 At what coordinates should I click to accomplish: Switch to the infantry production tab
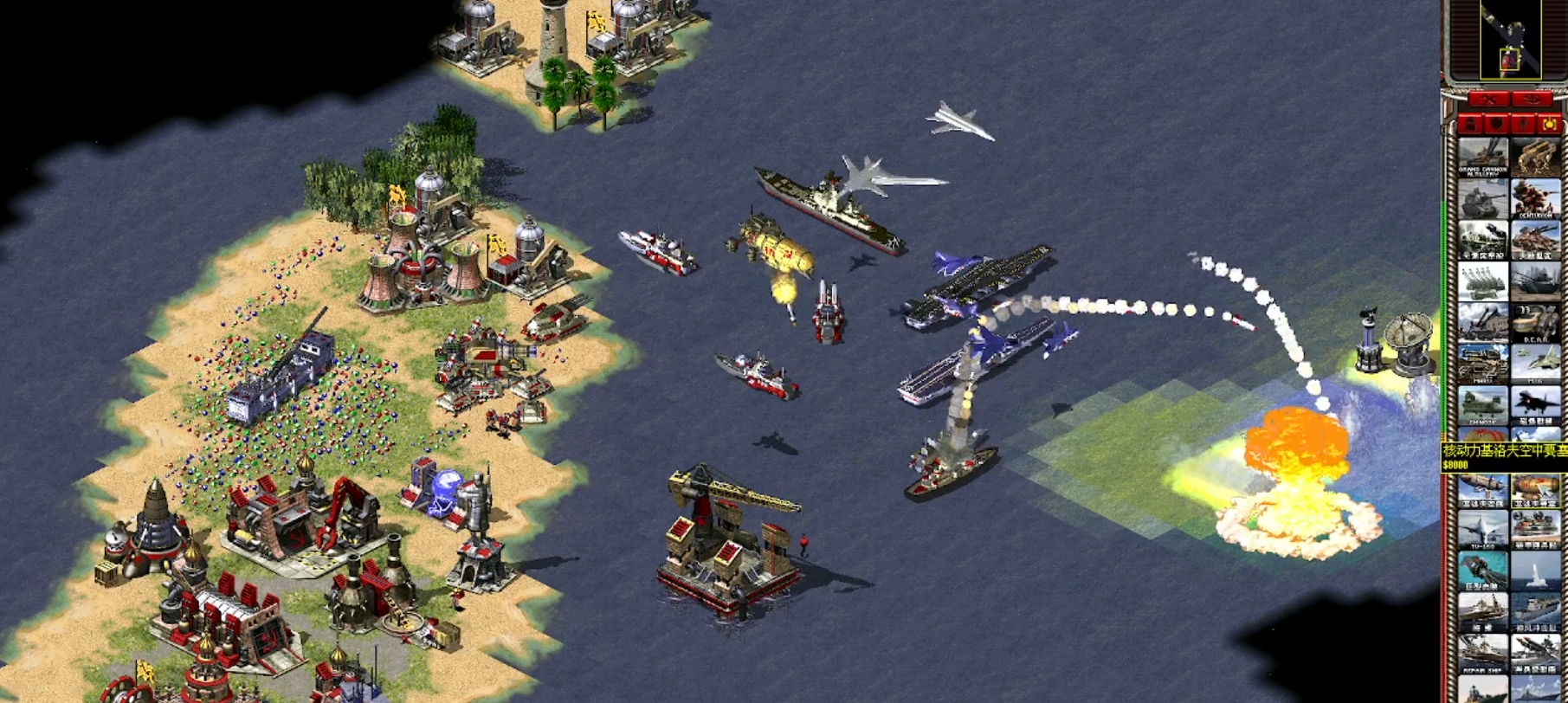[1523, 125]
